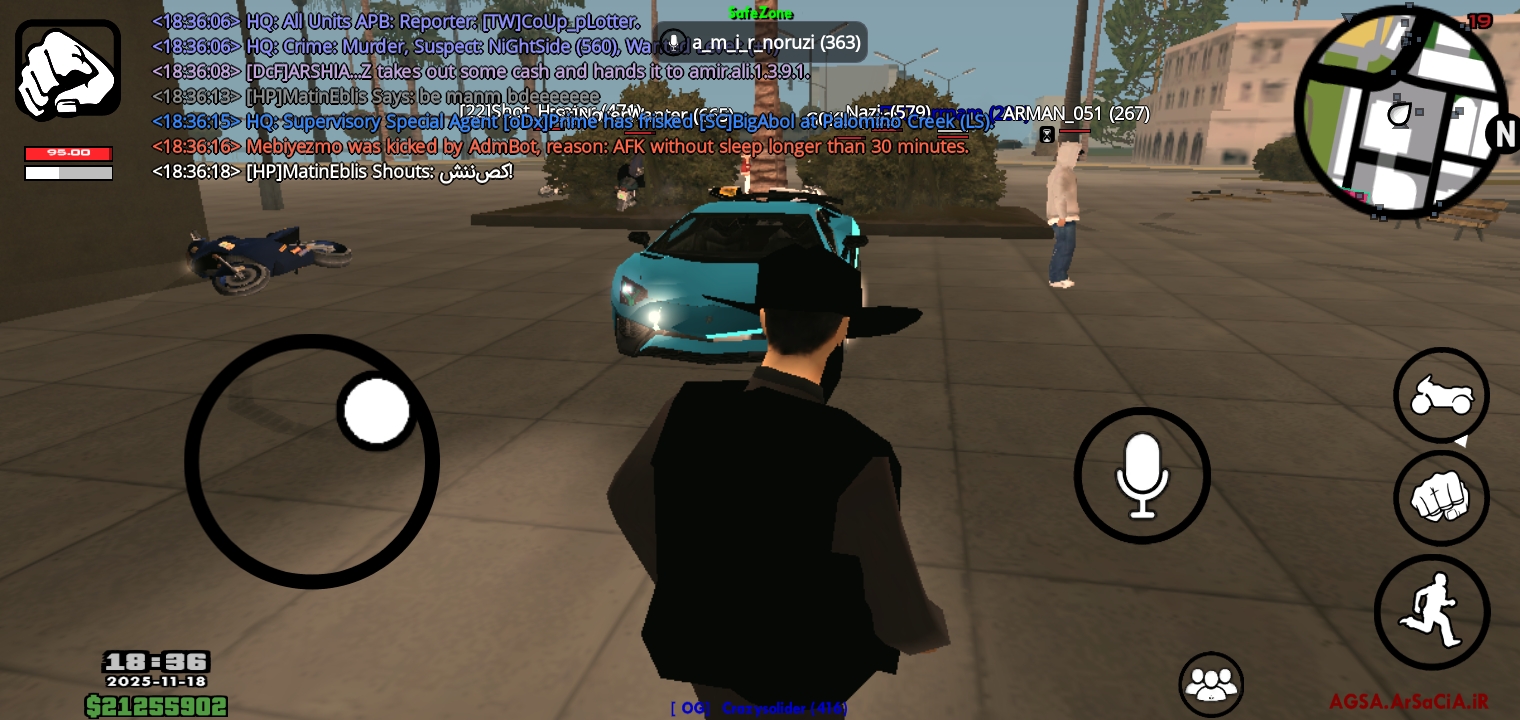Tap the hourglass AFK icon above ARMAN_051
1520x720 pixels.
1047,133
